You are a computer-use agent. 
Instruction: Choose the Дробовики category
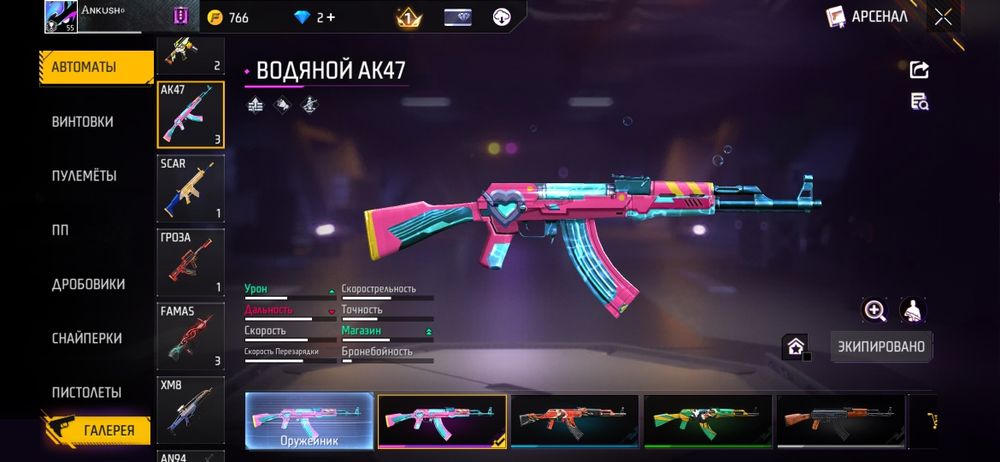[88, 284]
